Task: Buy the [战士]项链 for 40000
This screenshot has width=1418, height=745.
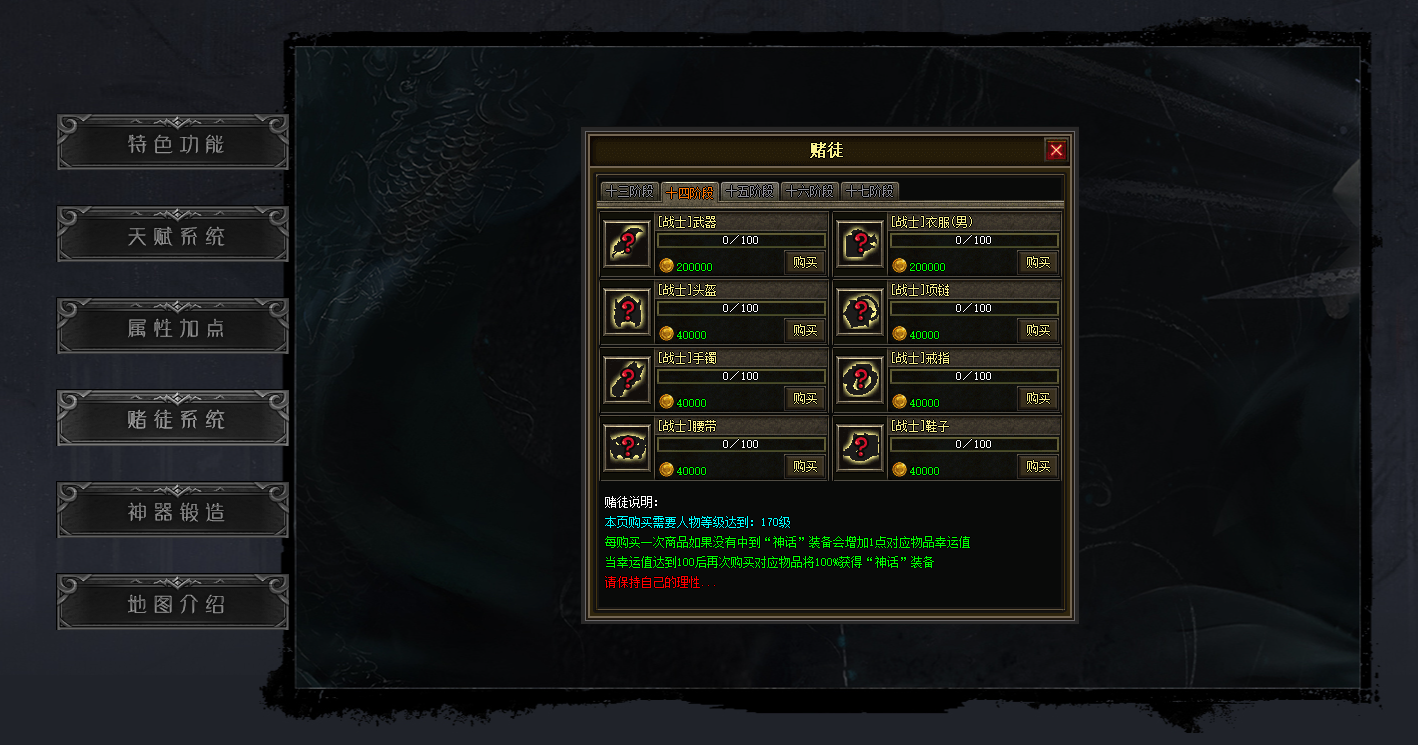Action: pyautogui.click(x=1038, y=331)
